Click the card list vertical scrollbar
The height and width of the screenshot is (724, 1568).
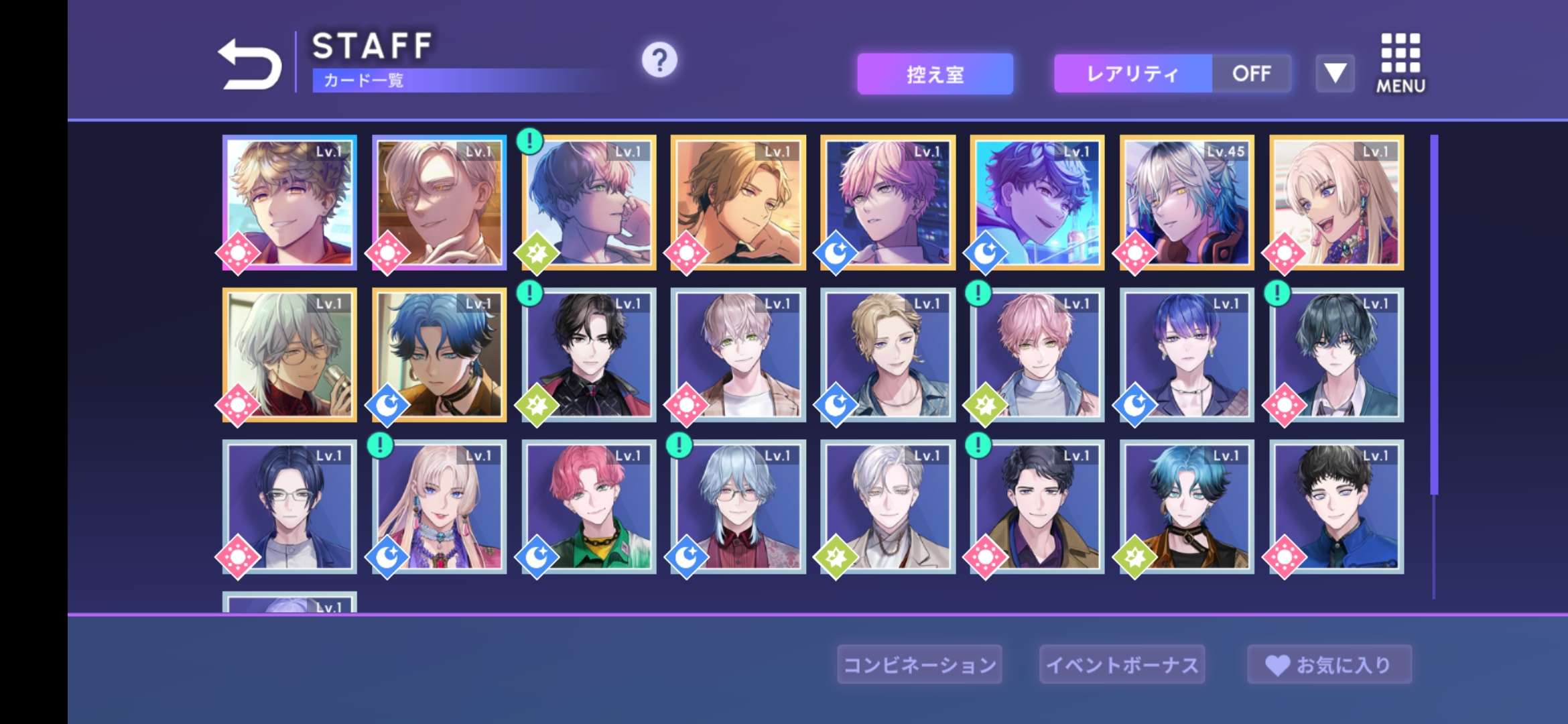point(1434,315)
